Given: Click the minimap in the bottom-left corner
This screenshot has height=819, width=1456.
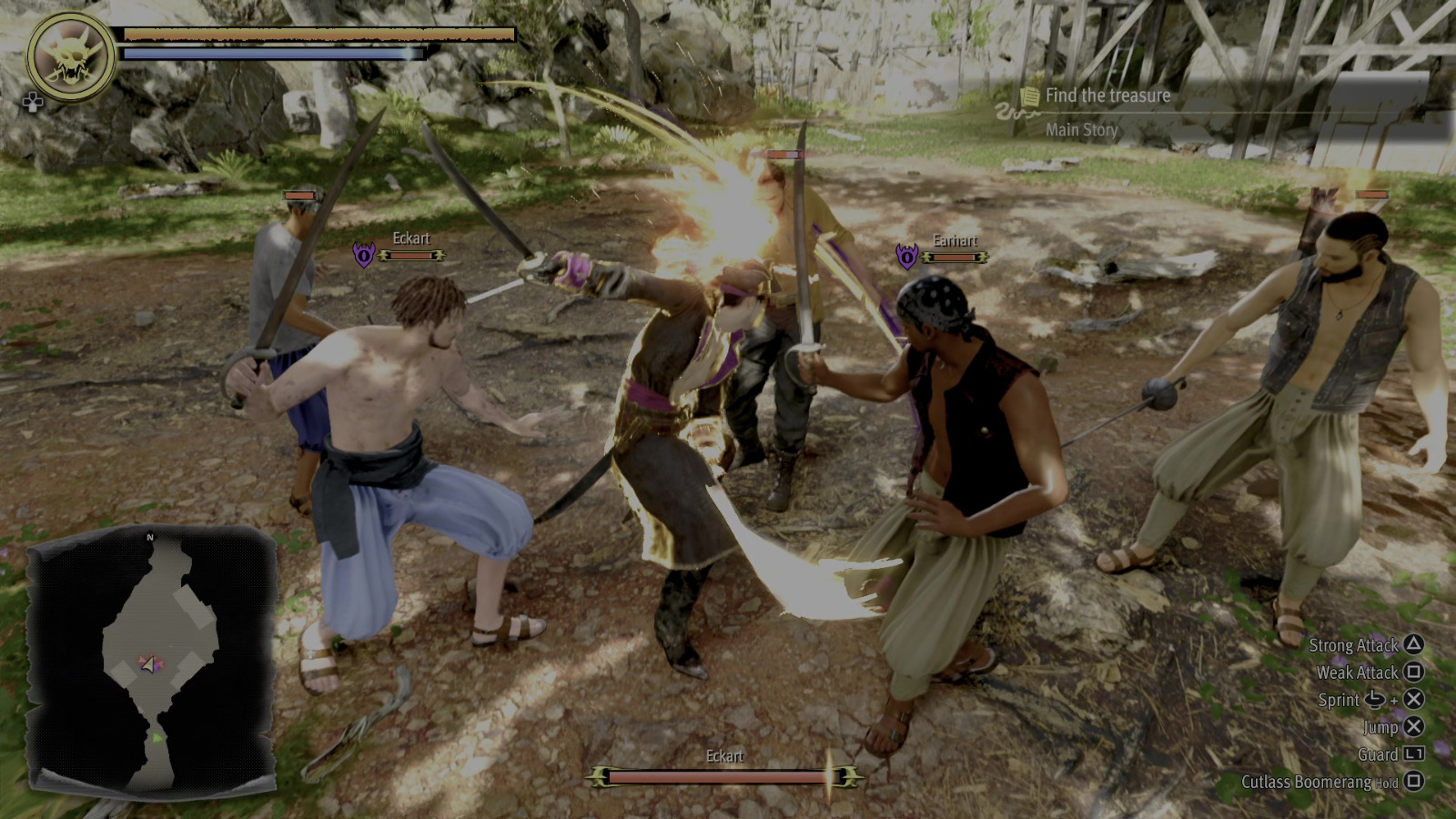Looking at the screenshot, I should (155, 664).
